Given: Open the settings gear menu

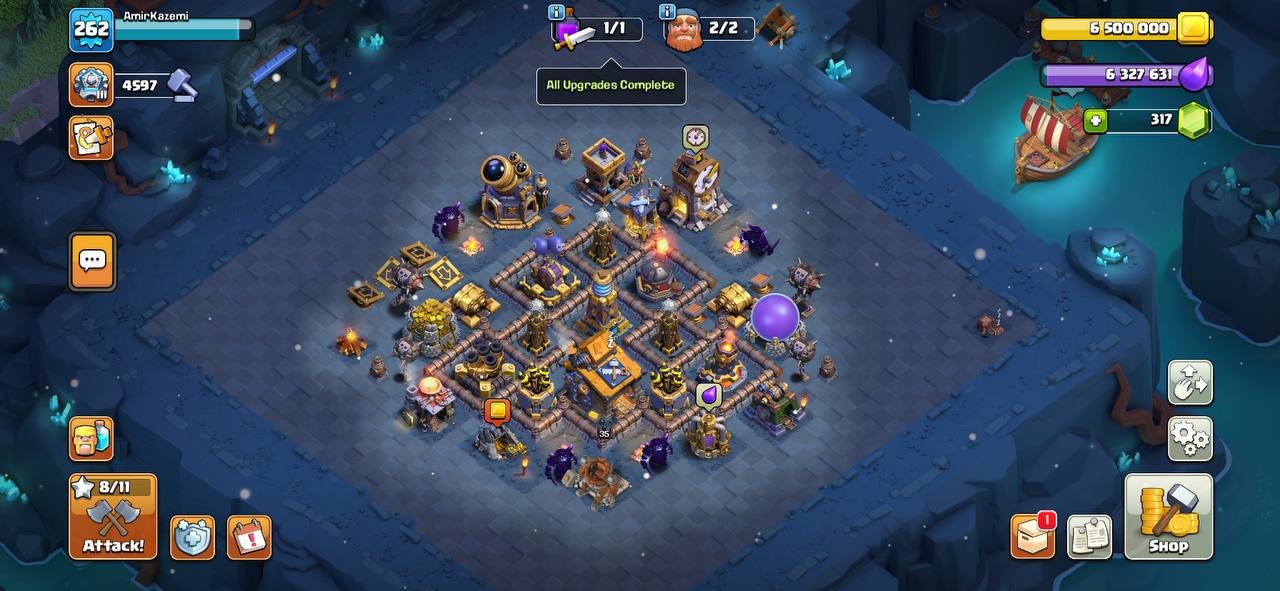Looking at the screenshot, I should point(1190,438).
